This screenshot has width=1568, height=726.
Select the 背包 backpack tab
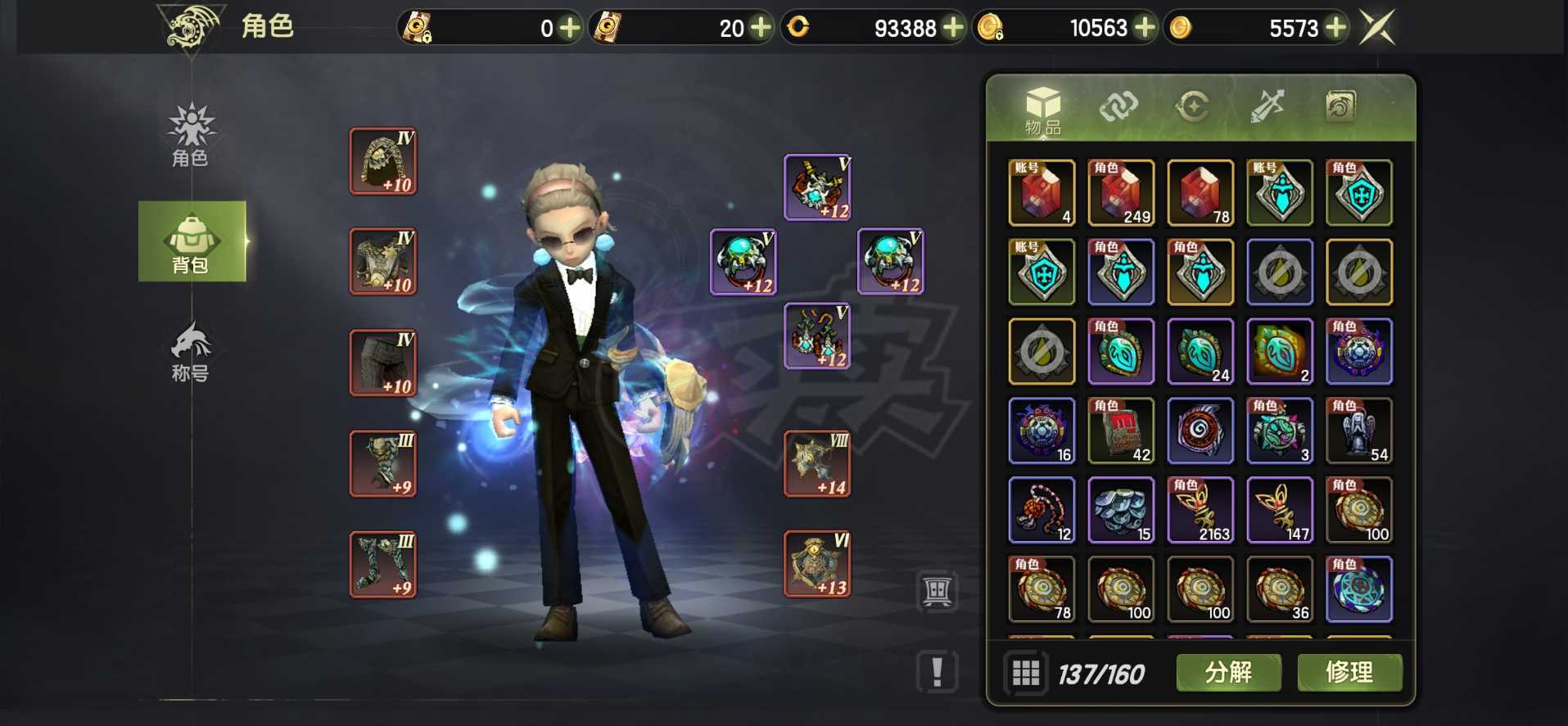click(192, 241)
